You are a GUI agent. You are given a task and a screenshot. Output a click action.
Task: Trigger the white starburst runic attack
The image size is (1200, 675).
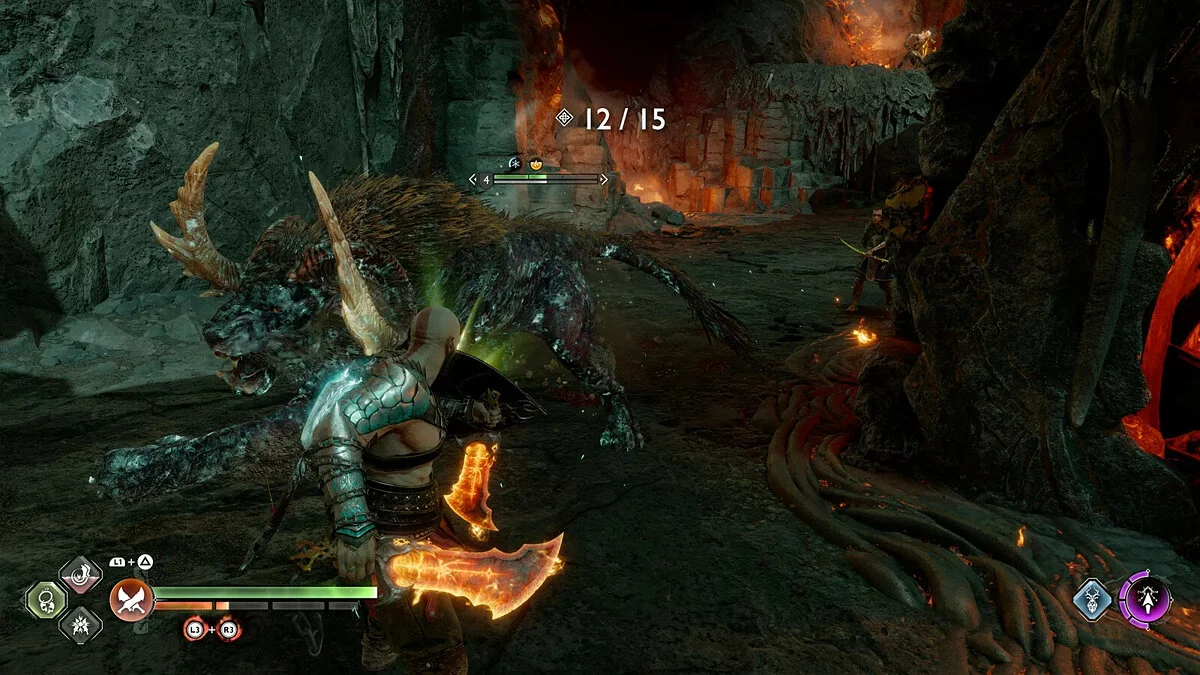(80, 625)
